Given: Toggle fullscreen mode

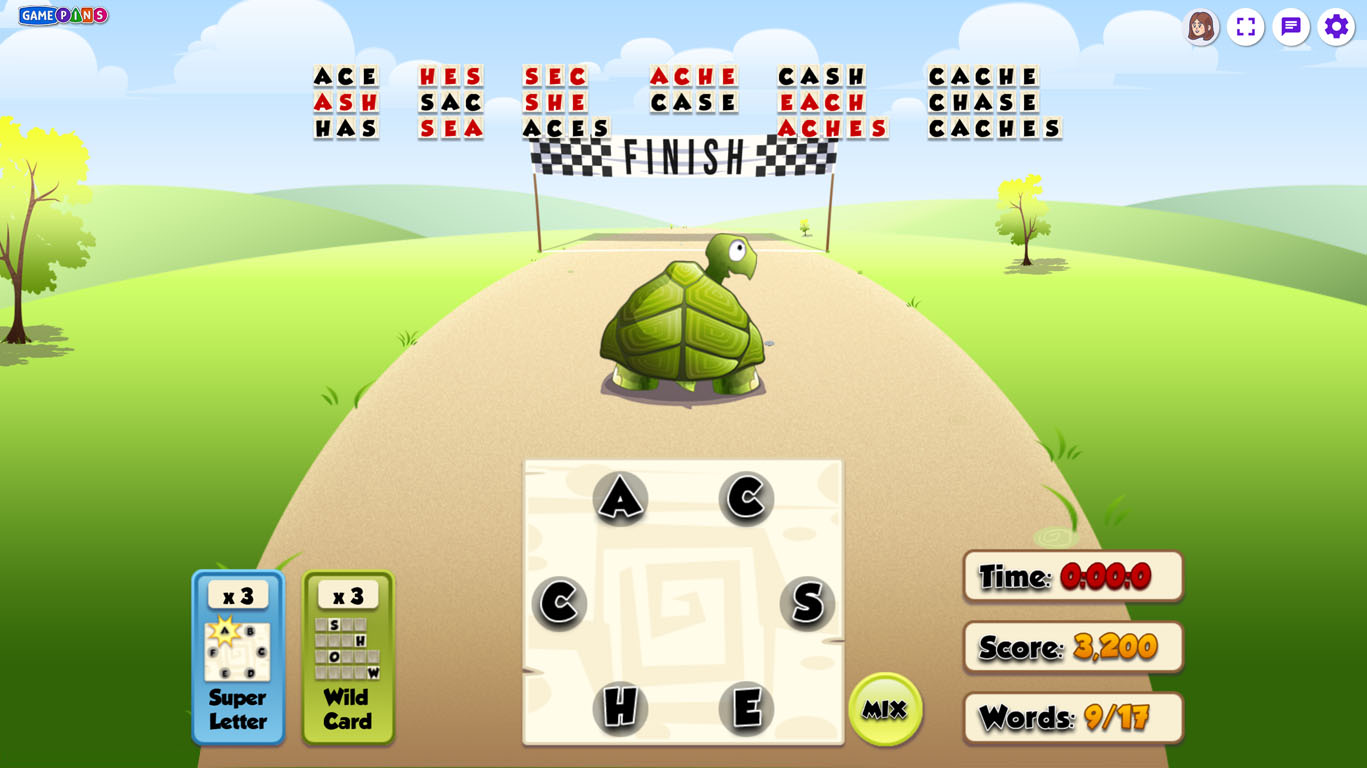Looking at the screenshot, I should click(x=1246, y=27).
